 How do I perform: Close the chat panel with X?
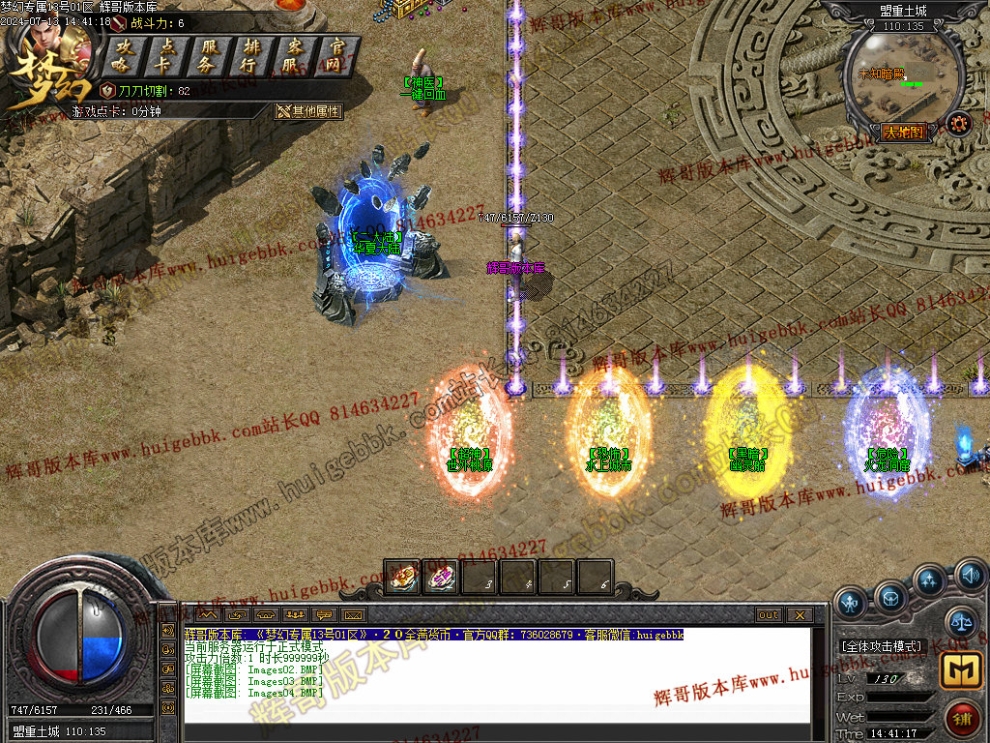799,614
